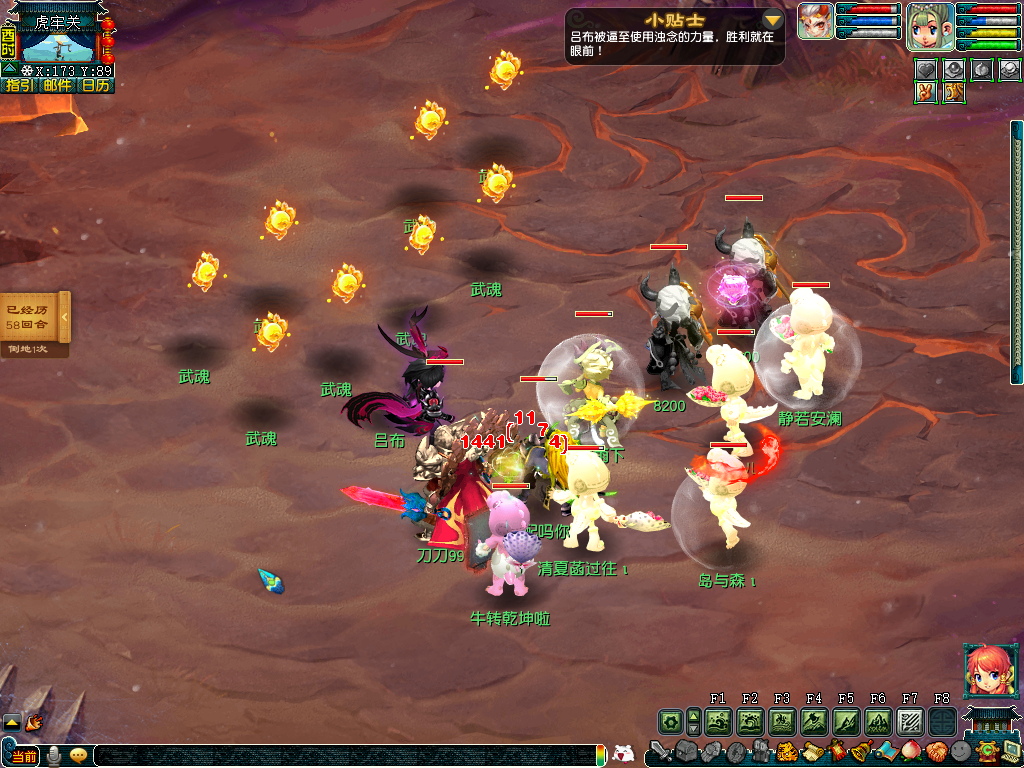The width and height of the screenshot is (1024, 768).
Task: Select the green-haired player character portrait
Action: tap(929, 26)
